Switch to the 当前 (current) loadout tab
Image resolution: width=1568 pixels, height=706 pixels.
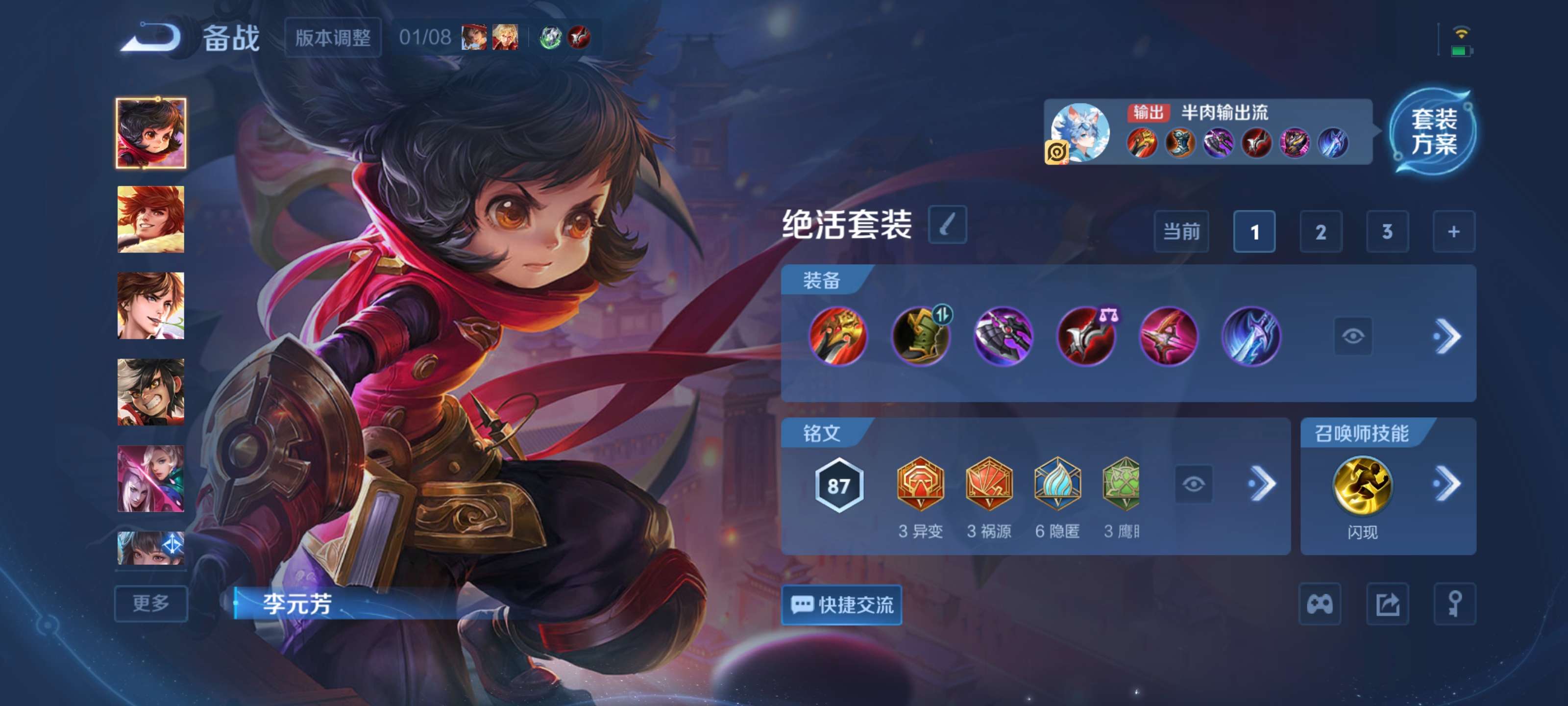[1181, 232]
